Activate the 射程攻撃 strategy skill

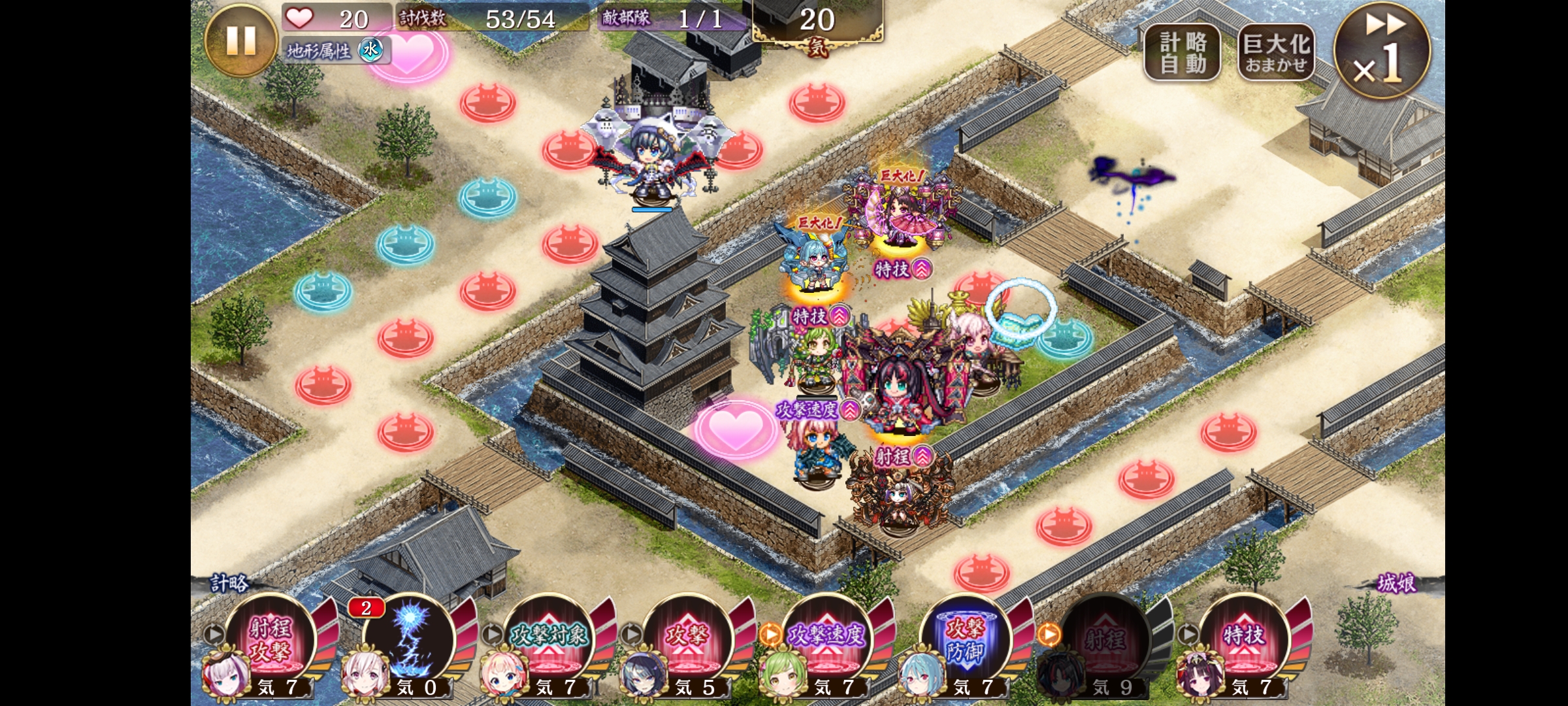[270, 639]
